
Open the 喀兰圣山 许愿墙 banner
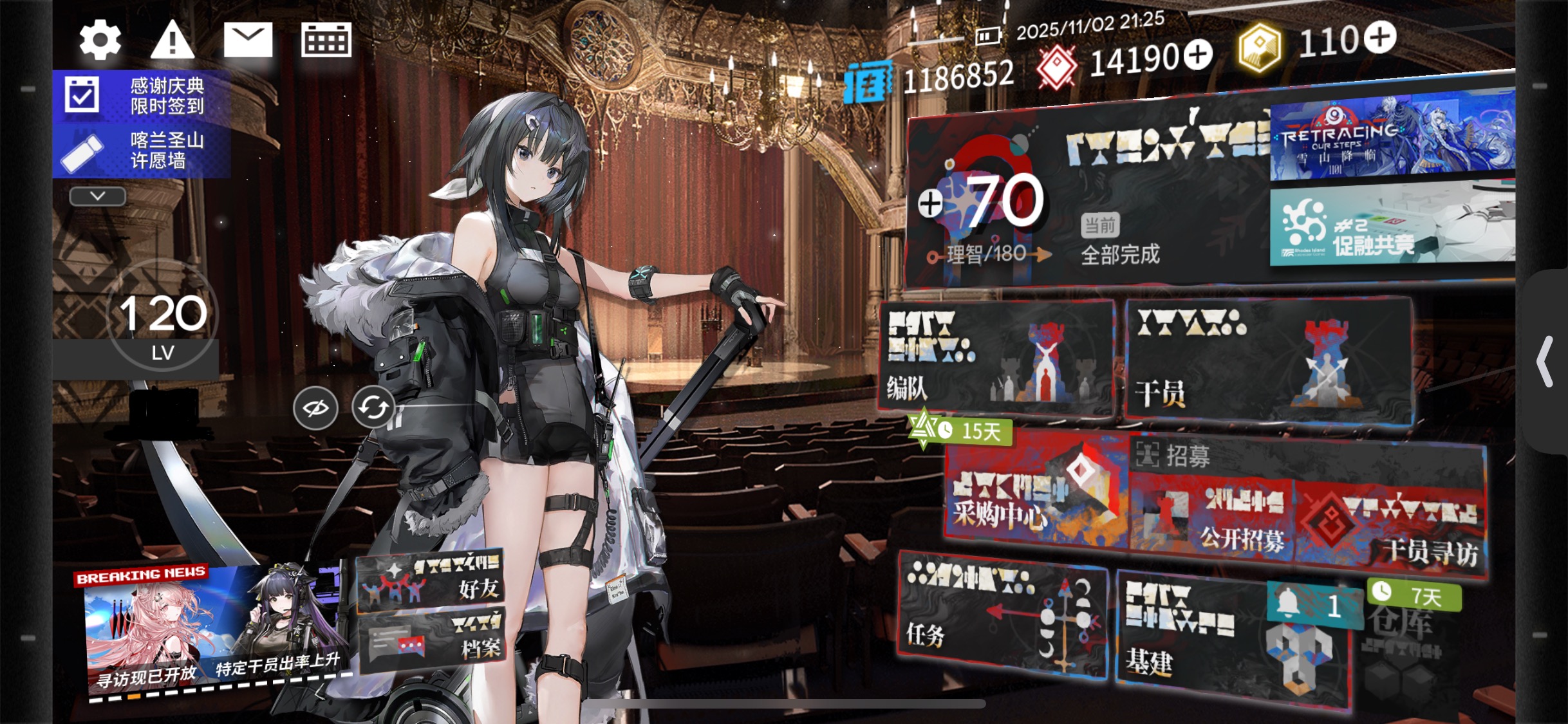(142, 151)
